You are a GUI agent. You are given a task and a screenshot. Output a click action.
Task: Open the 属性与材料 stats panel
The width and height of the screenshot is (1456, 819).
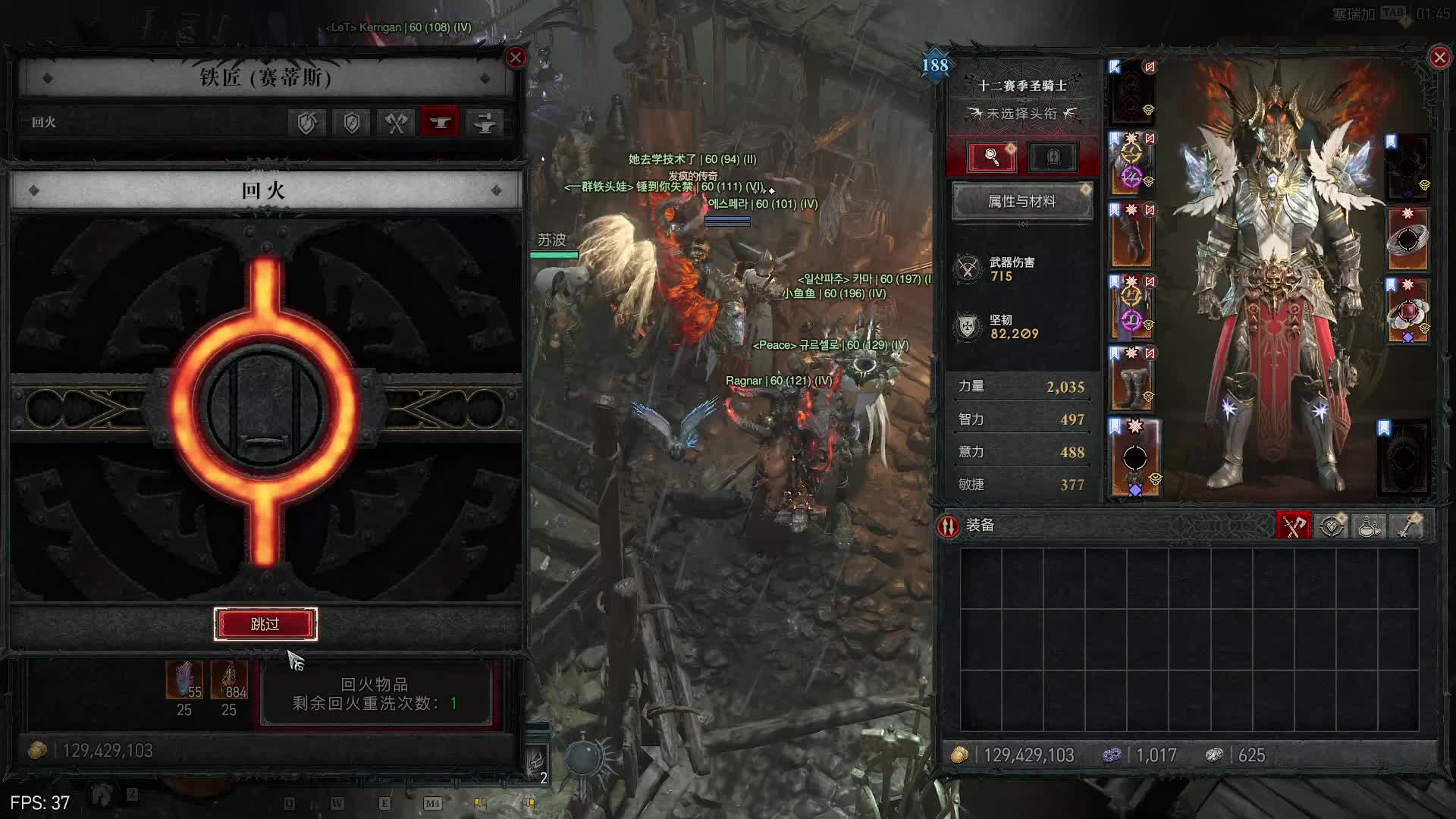(1021, 202)
